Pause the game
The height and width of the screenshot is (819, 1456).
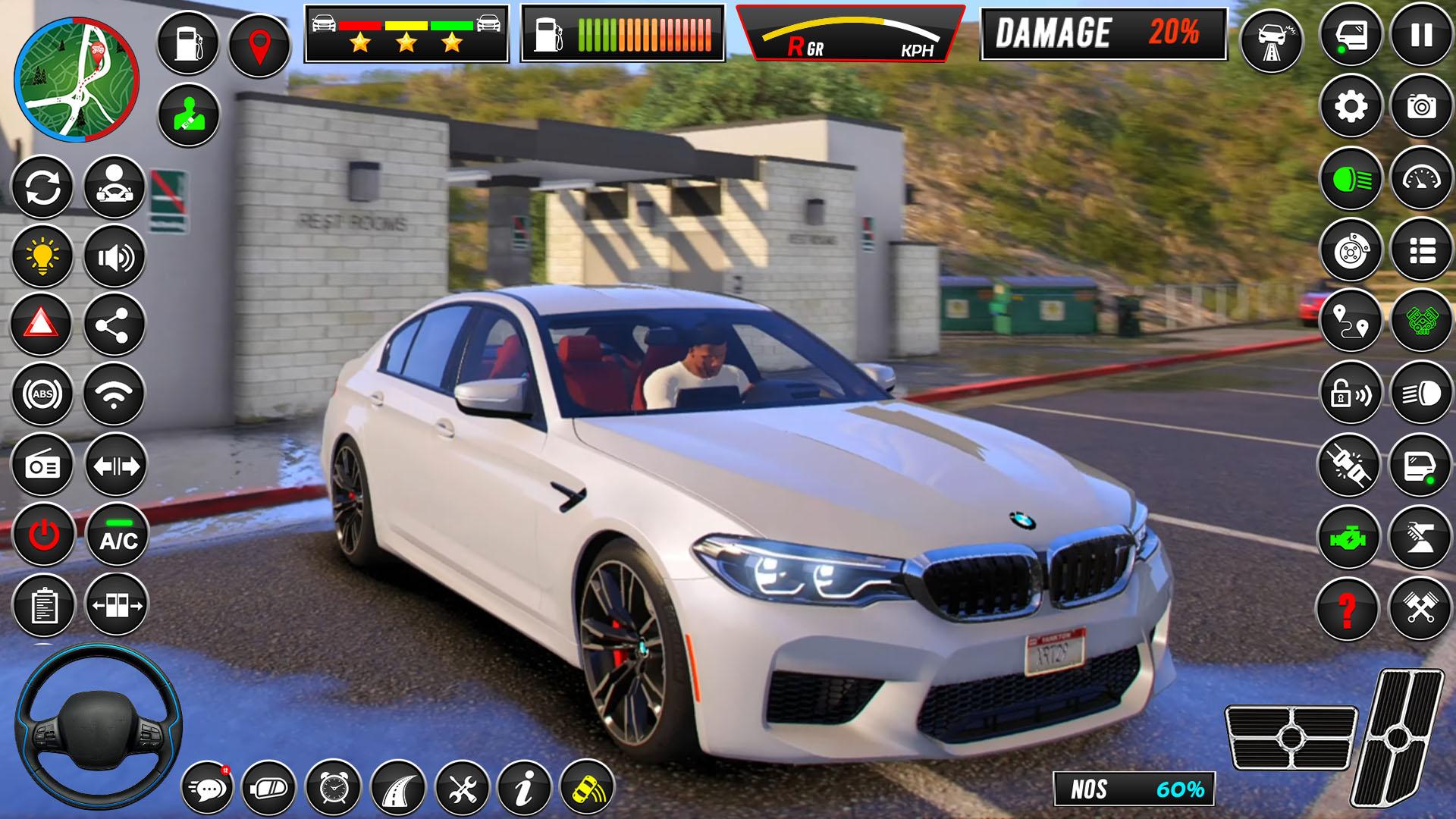pyautogui.click(x=1421, y=35)
